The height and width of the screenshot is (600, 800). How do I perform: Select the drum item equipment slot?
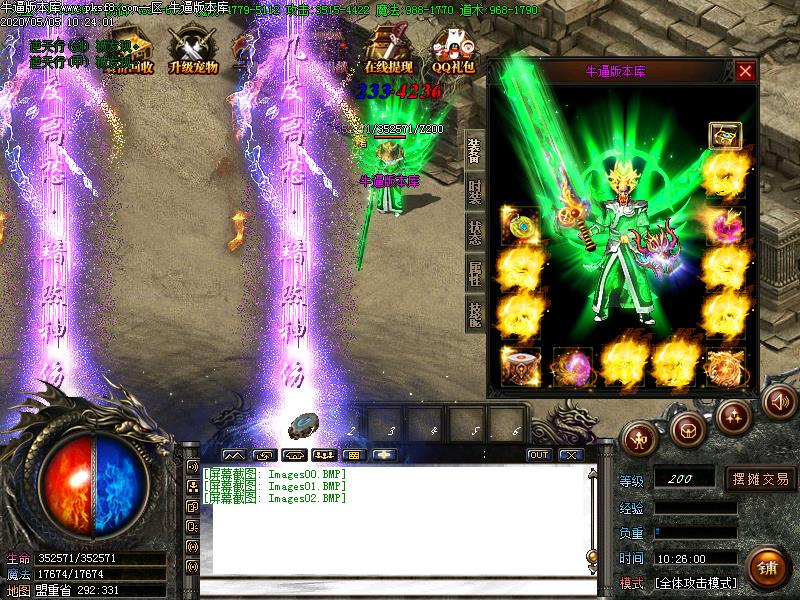[520, 365]
